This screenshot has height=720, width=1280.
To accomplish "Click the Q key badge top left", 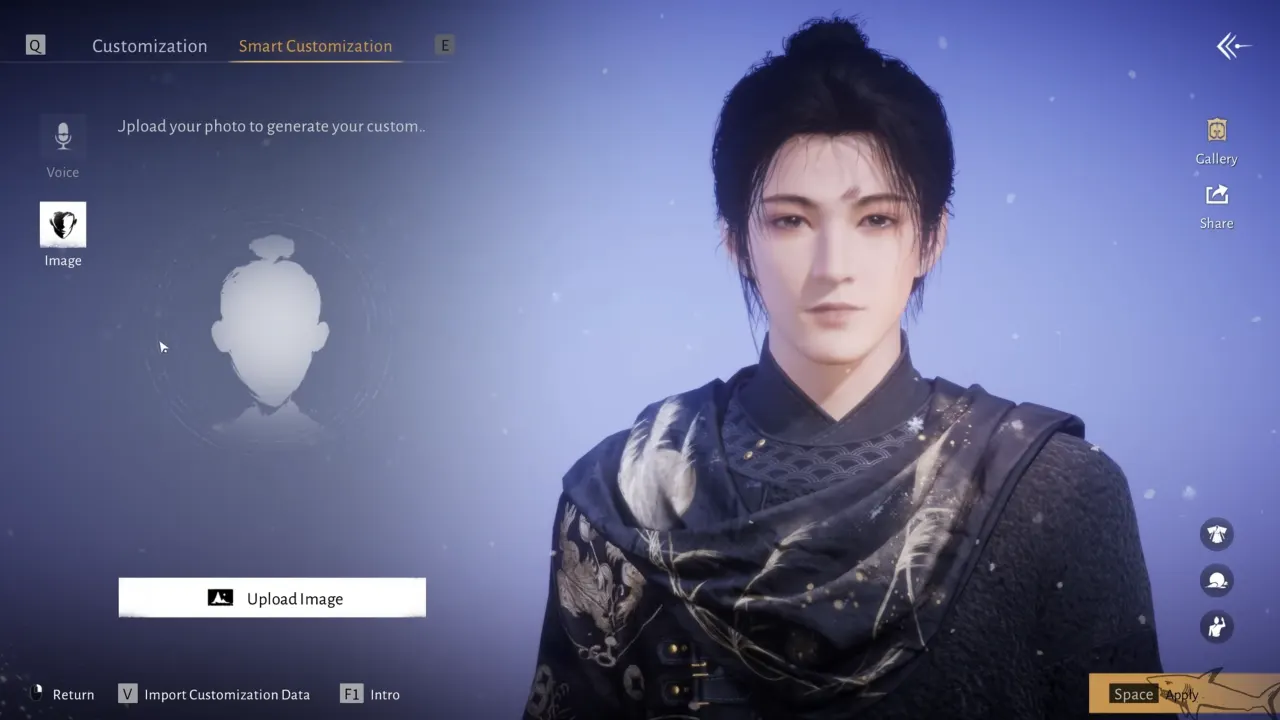I will click(34, 44).
